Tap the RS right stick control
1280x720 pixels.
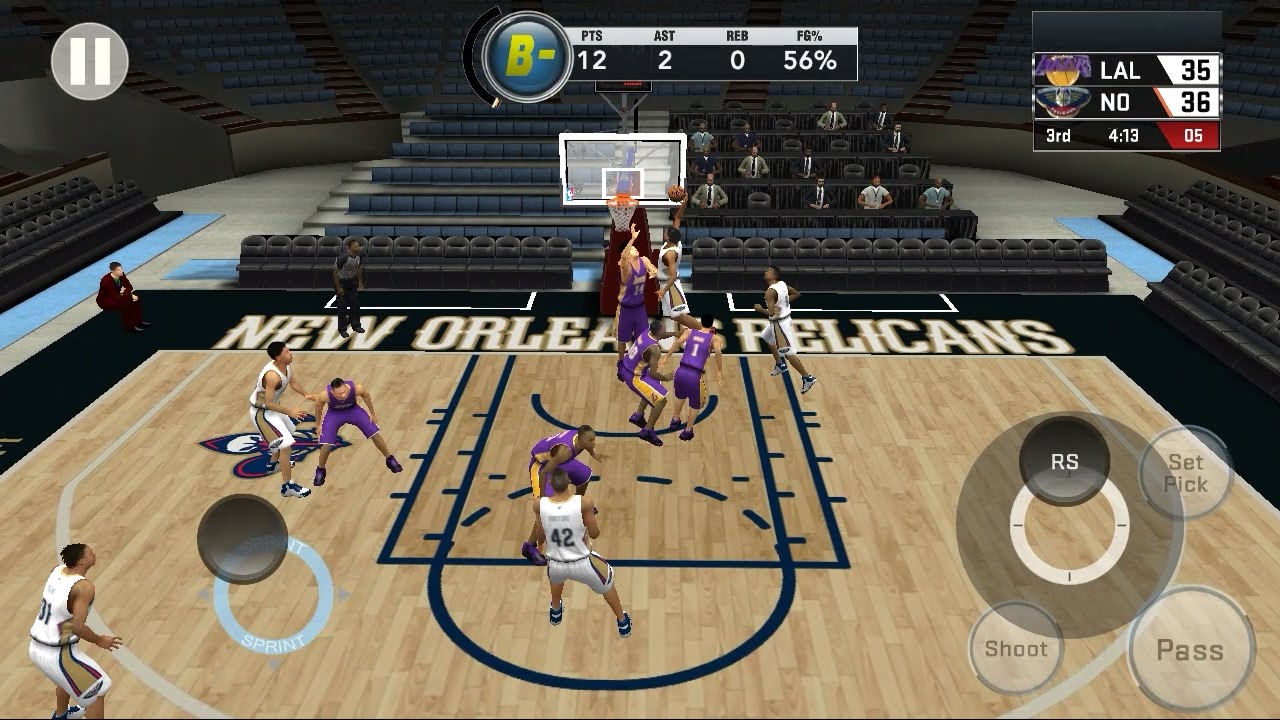1065,462
